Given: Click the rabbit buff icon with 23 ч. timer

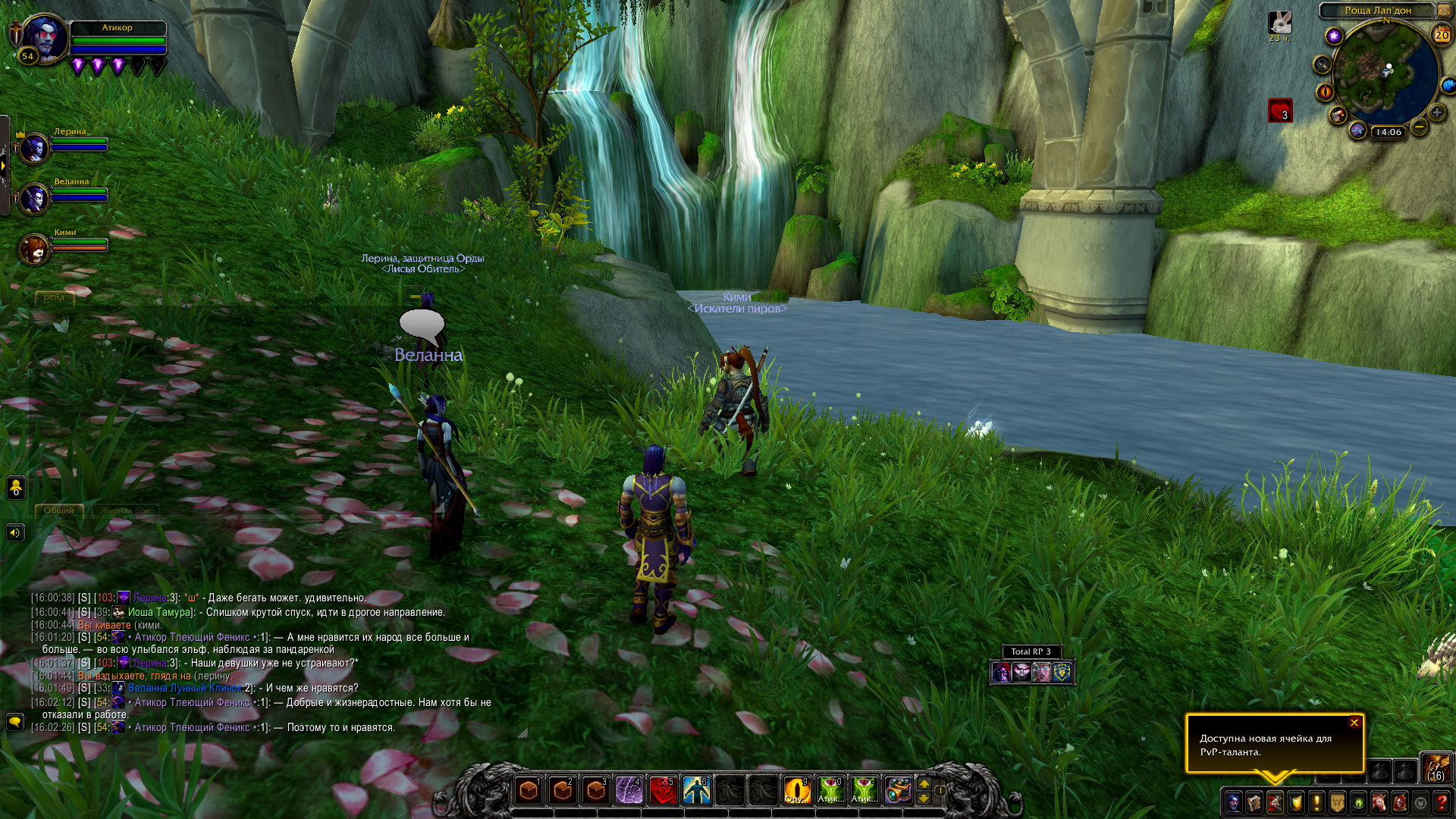Looking at the screenshot, I should [1280, 23].
